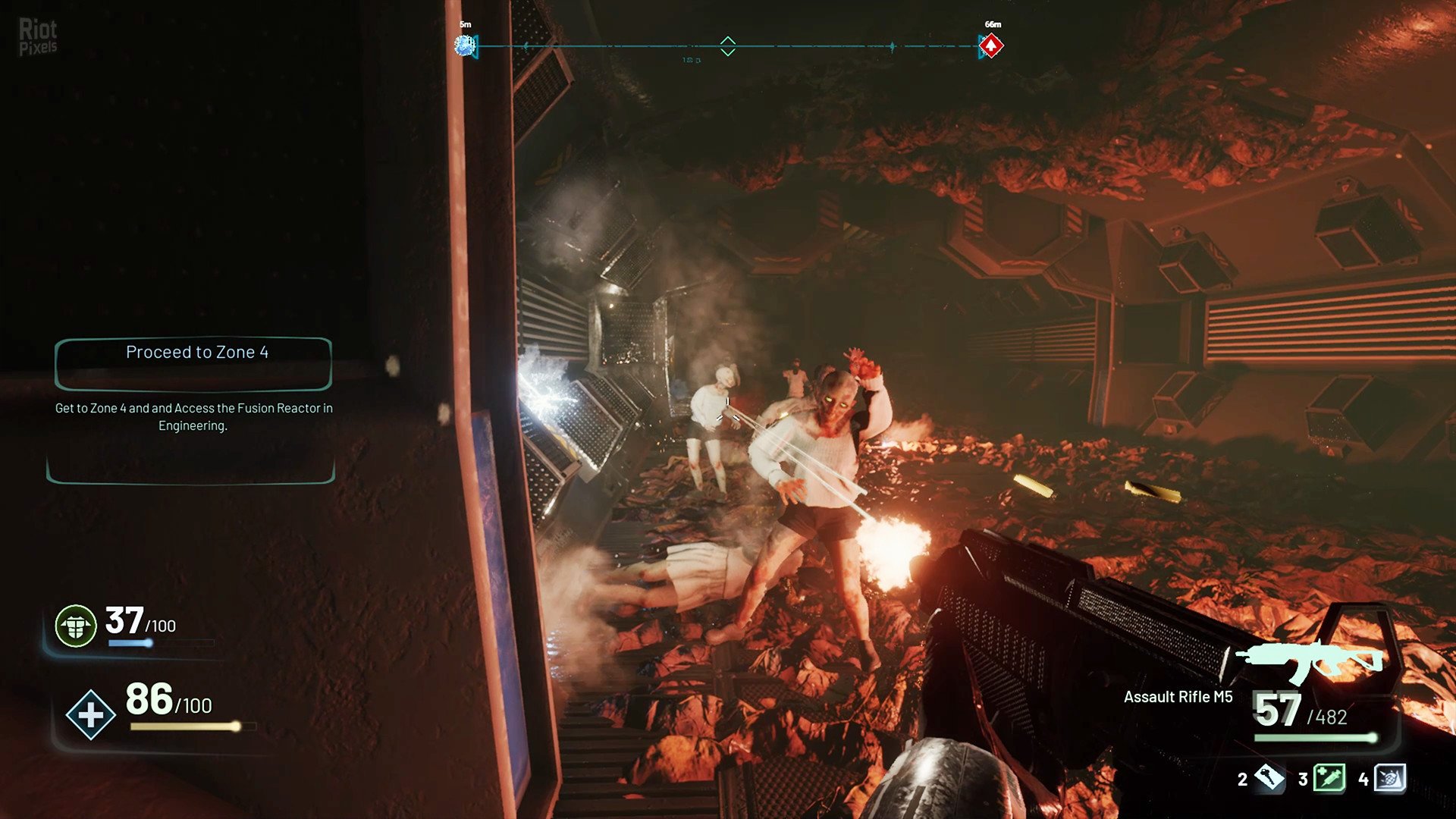
Task: Click the red objective marker on the compass
Action: (x=990, y=46)
